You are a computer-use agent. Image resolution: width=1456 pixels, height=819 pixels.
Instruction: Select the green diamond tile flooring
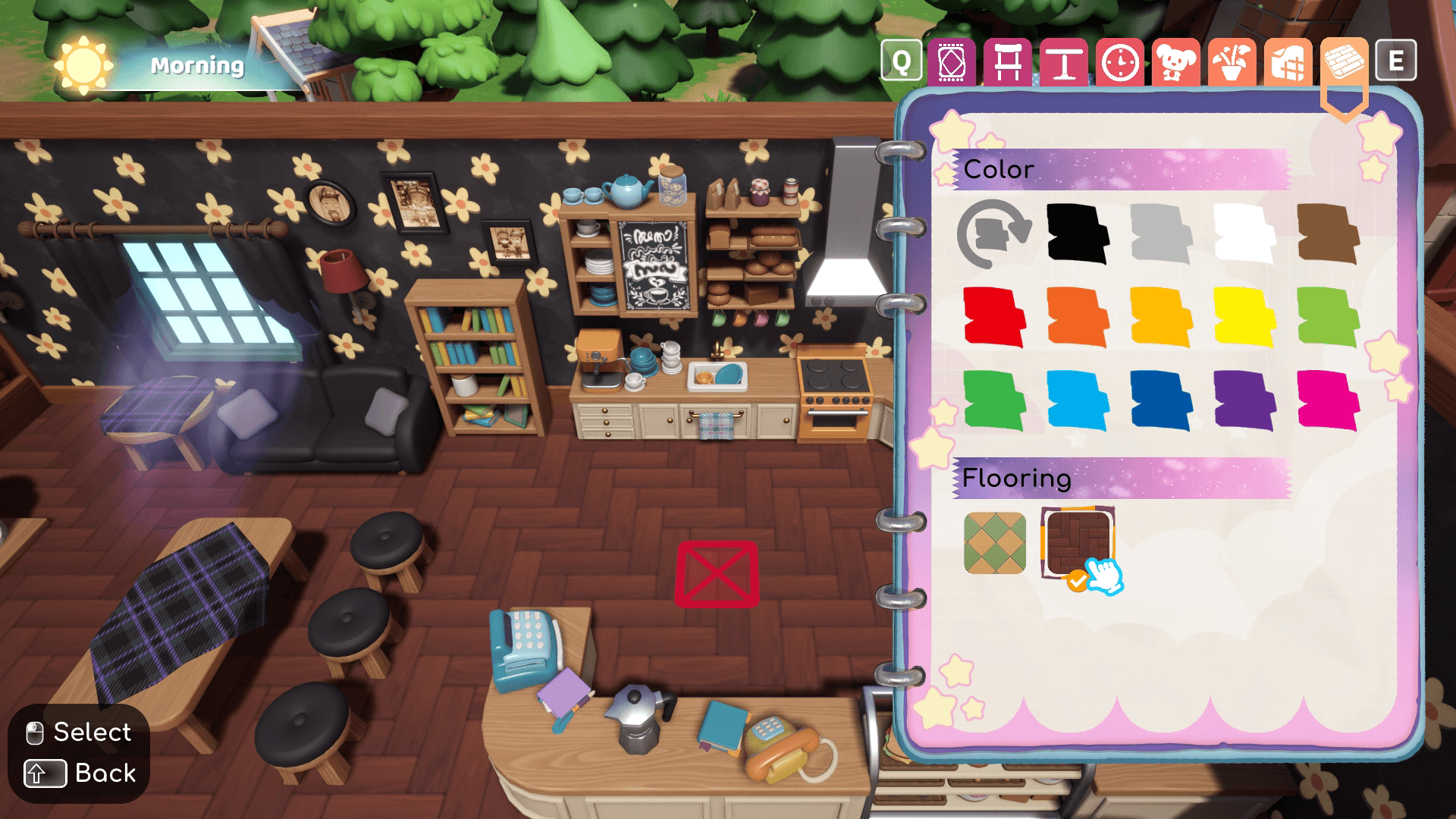tap(994, 543)
